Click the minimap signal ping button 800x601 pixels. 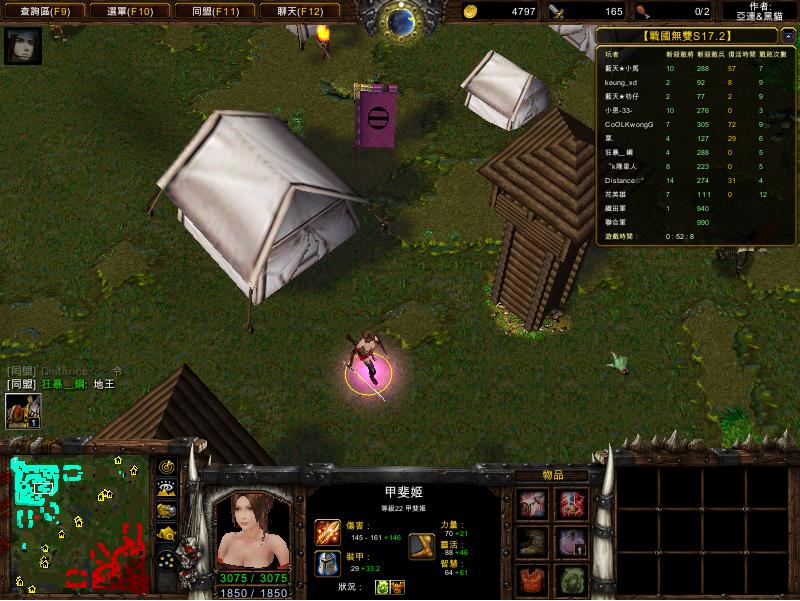click(x=166, y=466)
